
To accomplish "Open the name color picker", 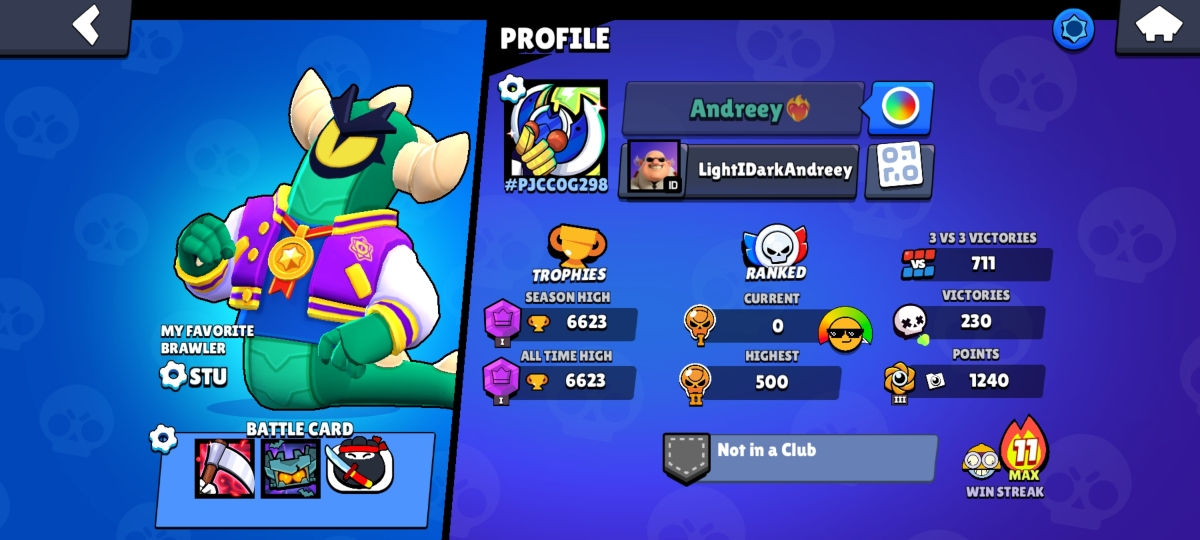I will (x=900, y=107).
